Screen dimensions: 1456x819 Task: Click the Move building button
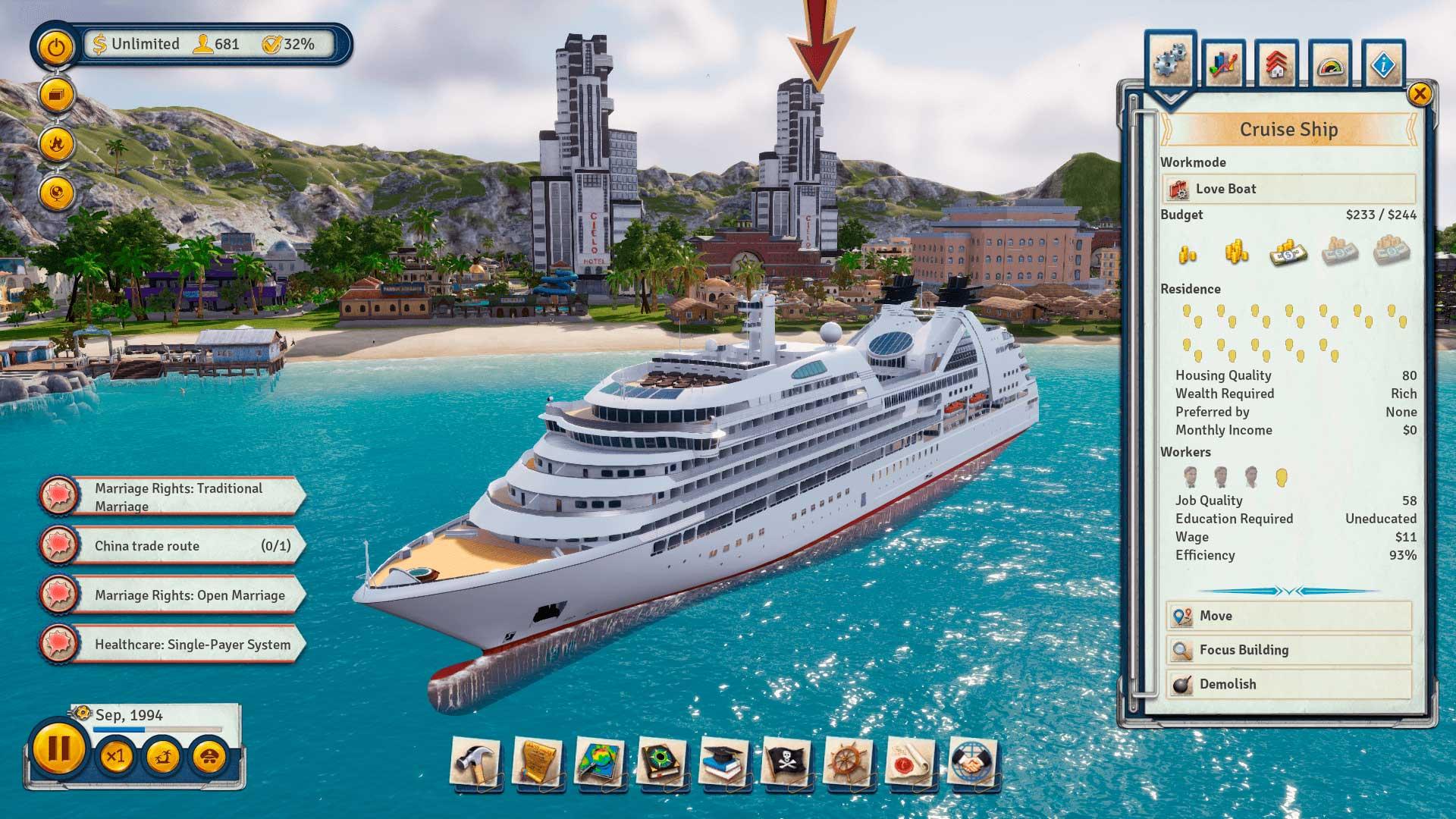pyautogui.click(x=1288, y=616)
